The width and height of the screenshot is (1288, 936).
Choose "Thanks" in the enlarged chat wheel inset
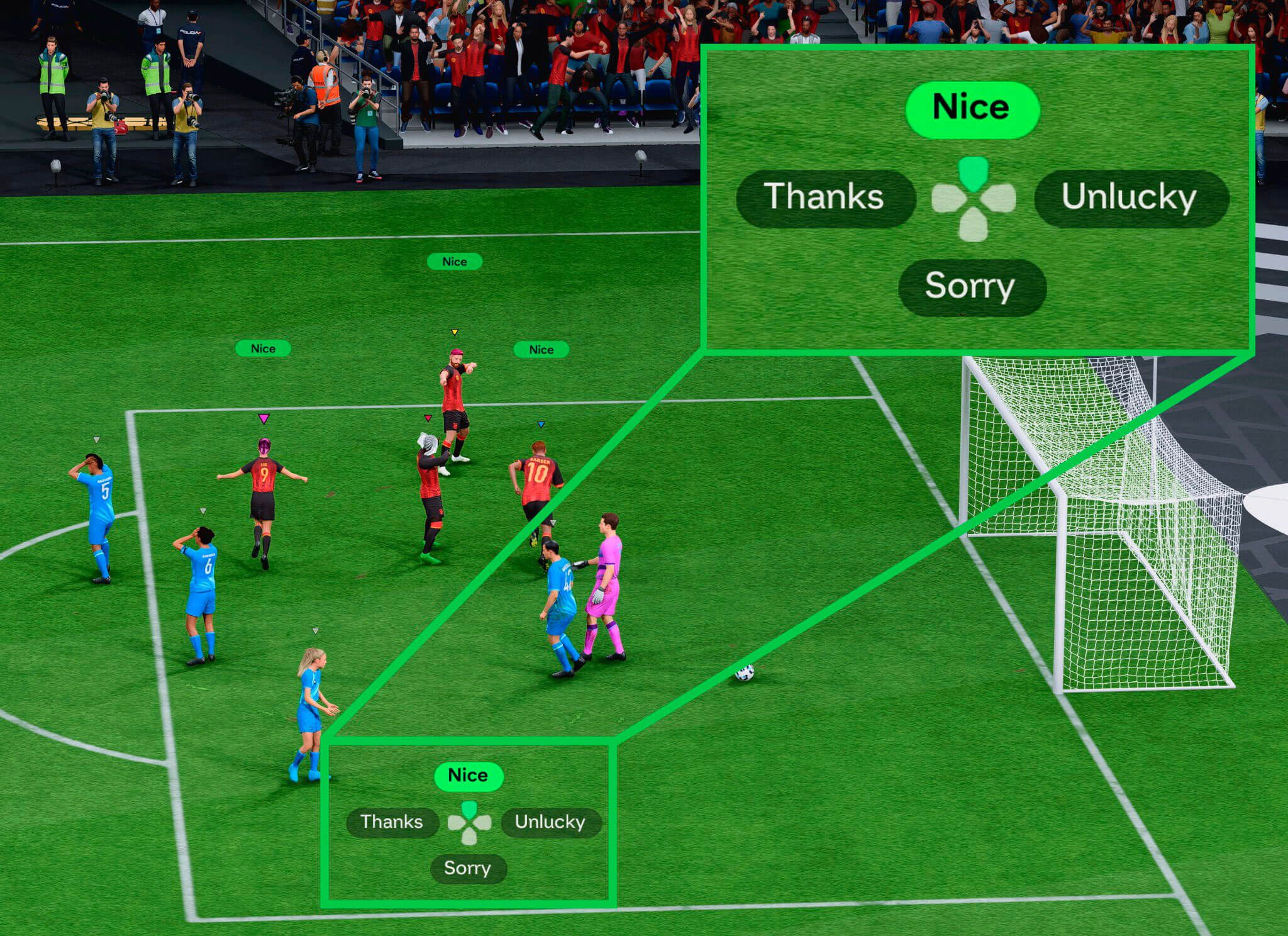tap(824, 197)
